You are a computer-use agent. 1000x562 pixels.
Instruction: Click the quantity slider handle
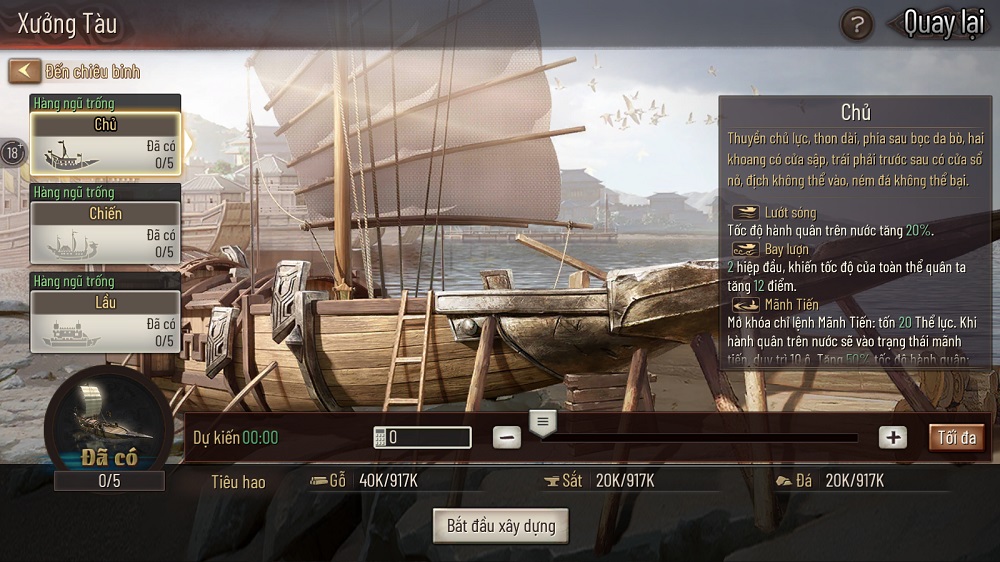tap(543, 423)
